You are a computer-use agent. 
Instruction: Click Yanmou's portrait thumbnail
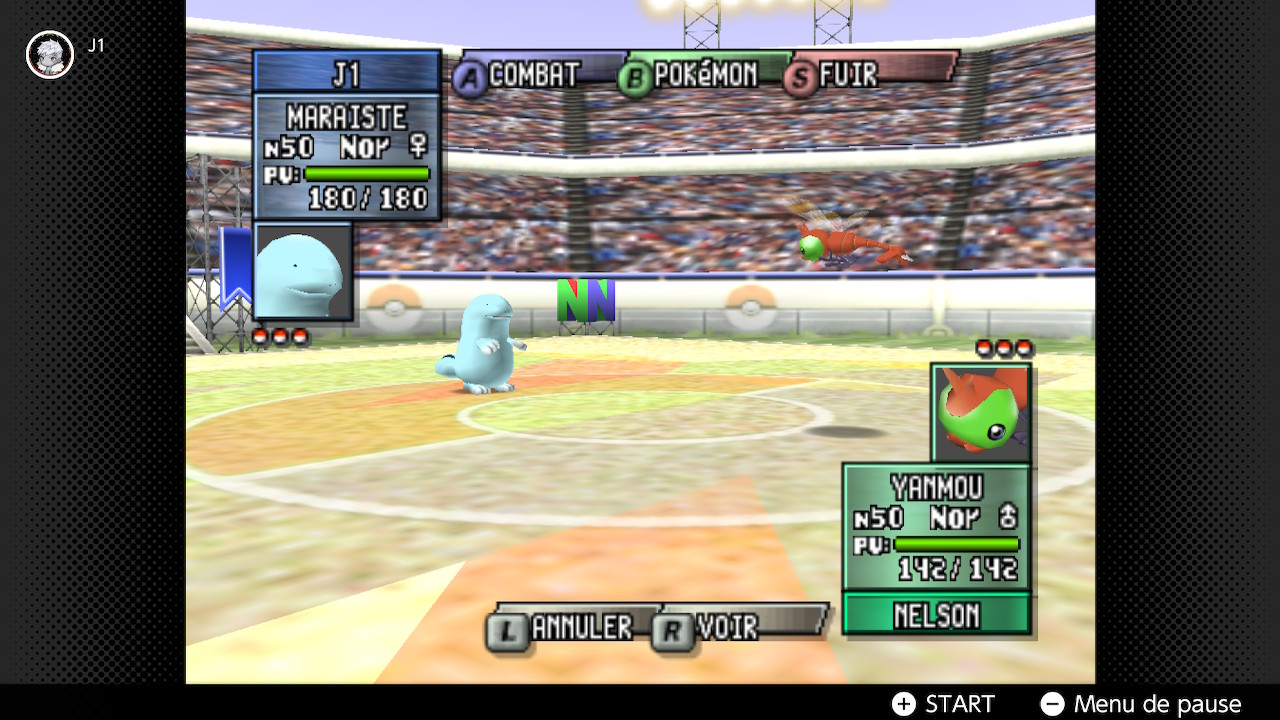click(981, 412)
